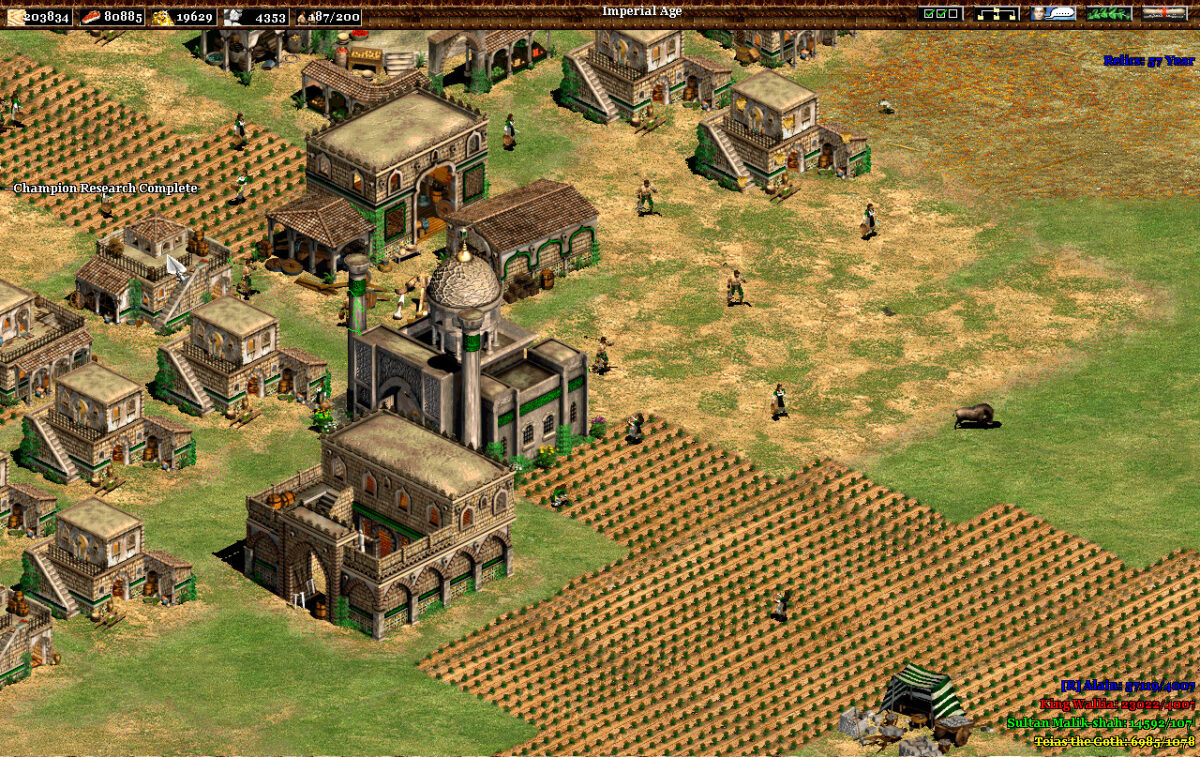Open the objectives checklist button

[941, 14]
